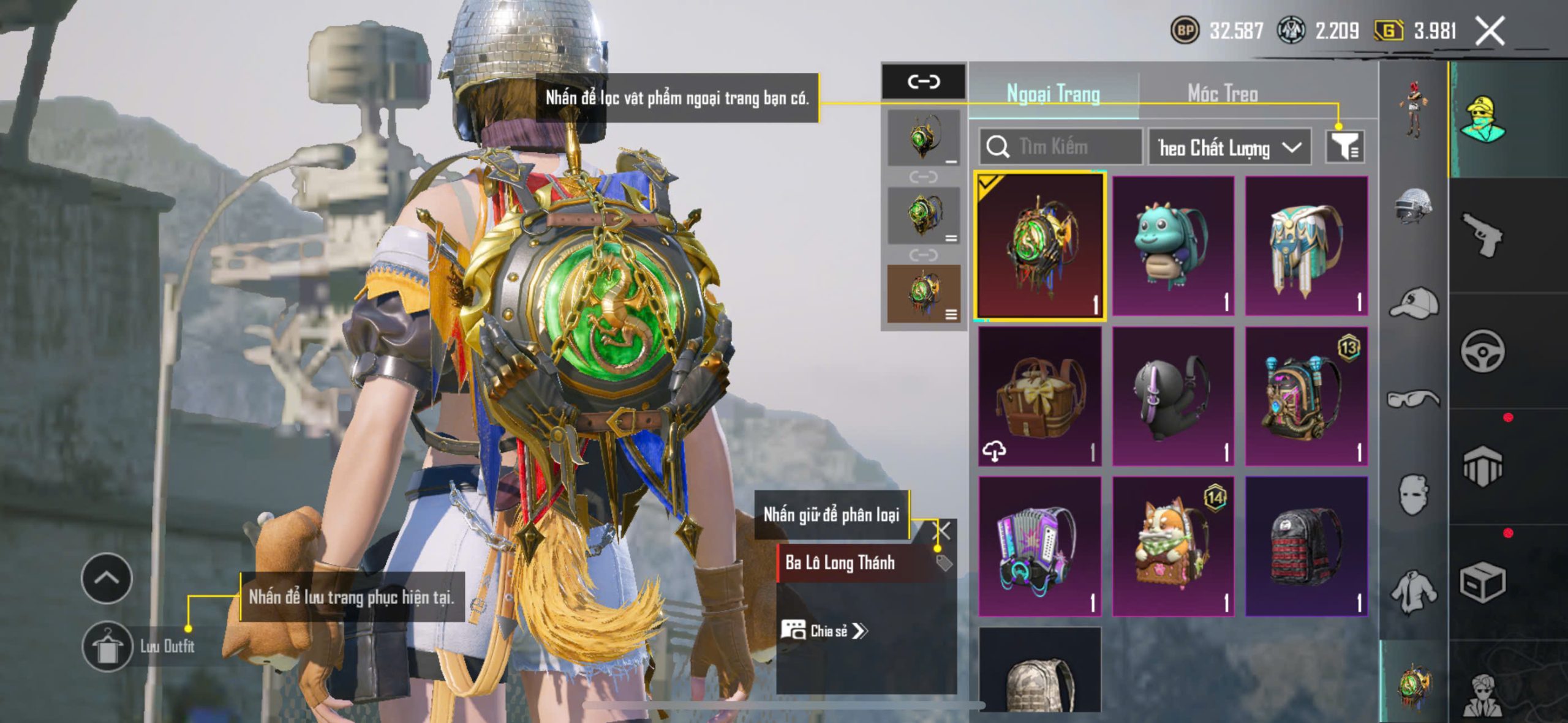The height and width of the screenshot is (723, 1568).
Task: Open the pistol weapon skins section
Action: pyautogui.click(x=1482, y=234)
